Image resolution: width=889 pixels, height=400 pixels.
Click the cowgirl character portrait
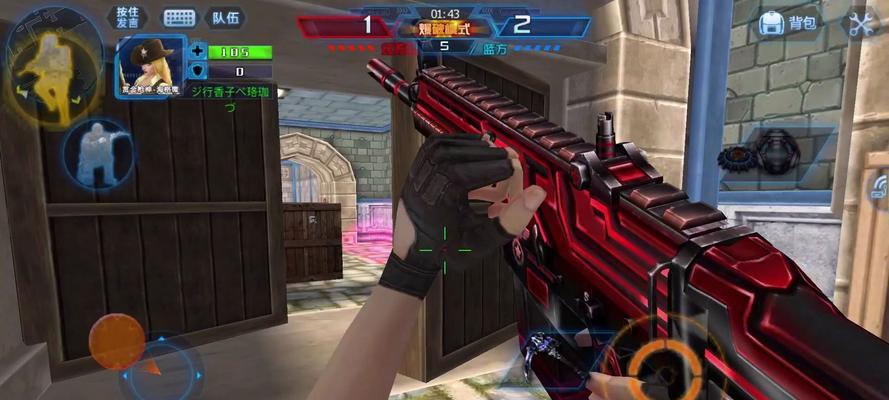(x=152, y=62)
